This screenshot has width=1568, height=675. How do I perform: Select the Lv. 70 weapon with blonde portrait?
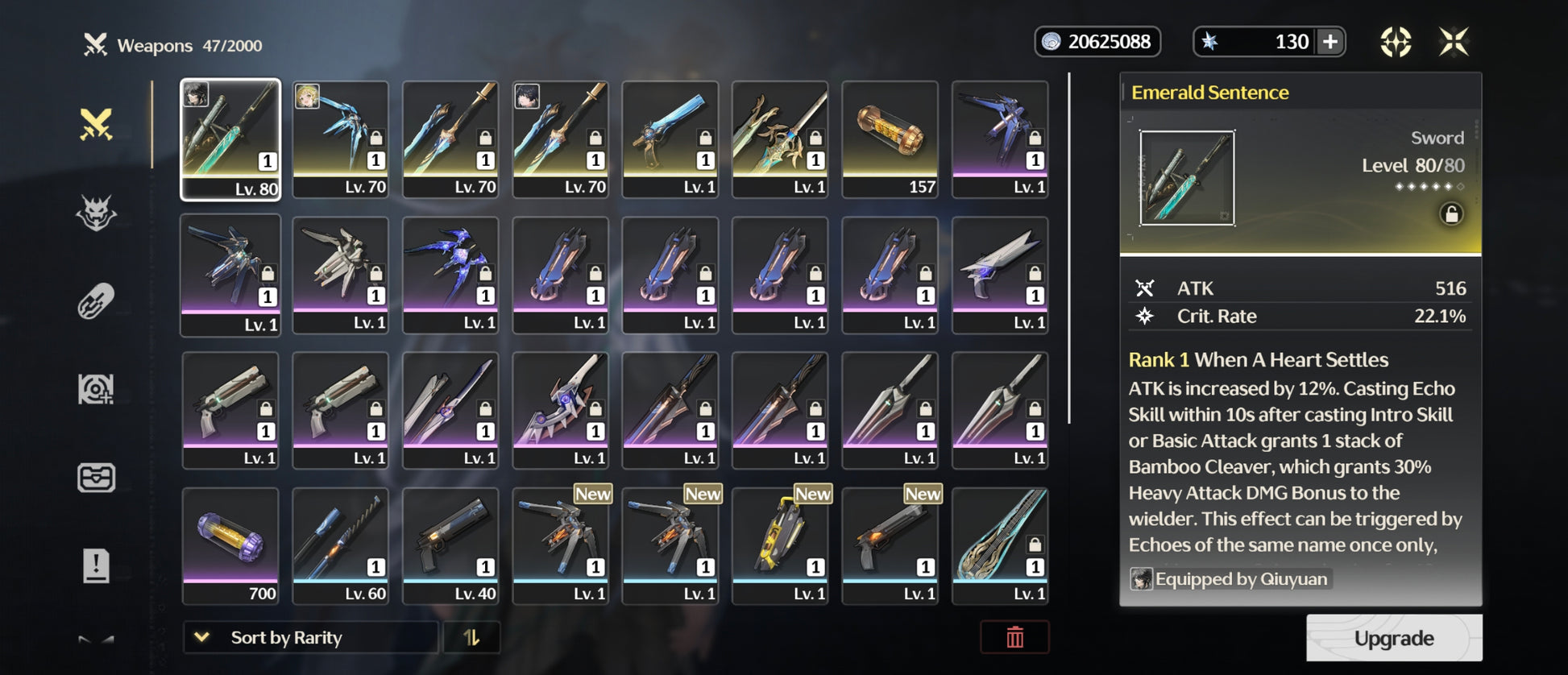340,139
